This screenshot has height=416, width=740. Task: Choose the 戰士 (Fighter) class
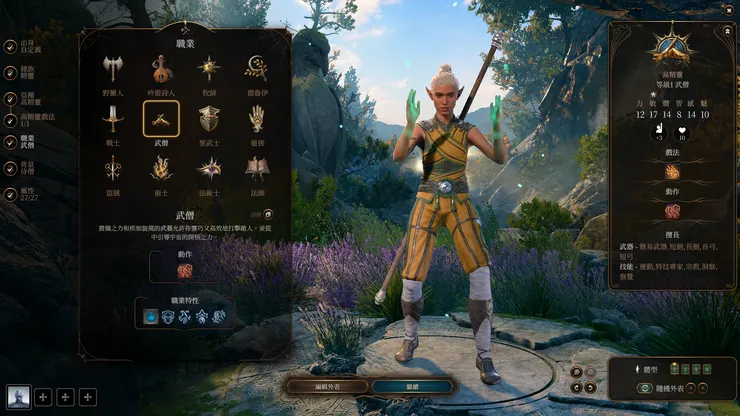click(112, 119)
